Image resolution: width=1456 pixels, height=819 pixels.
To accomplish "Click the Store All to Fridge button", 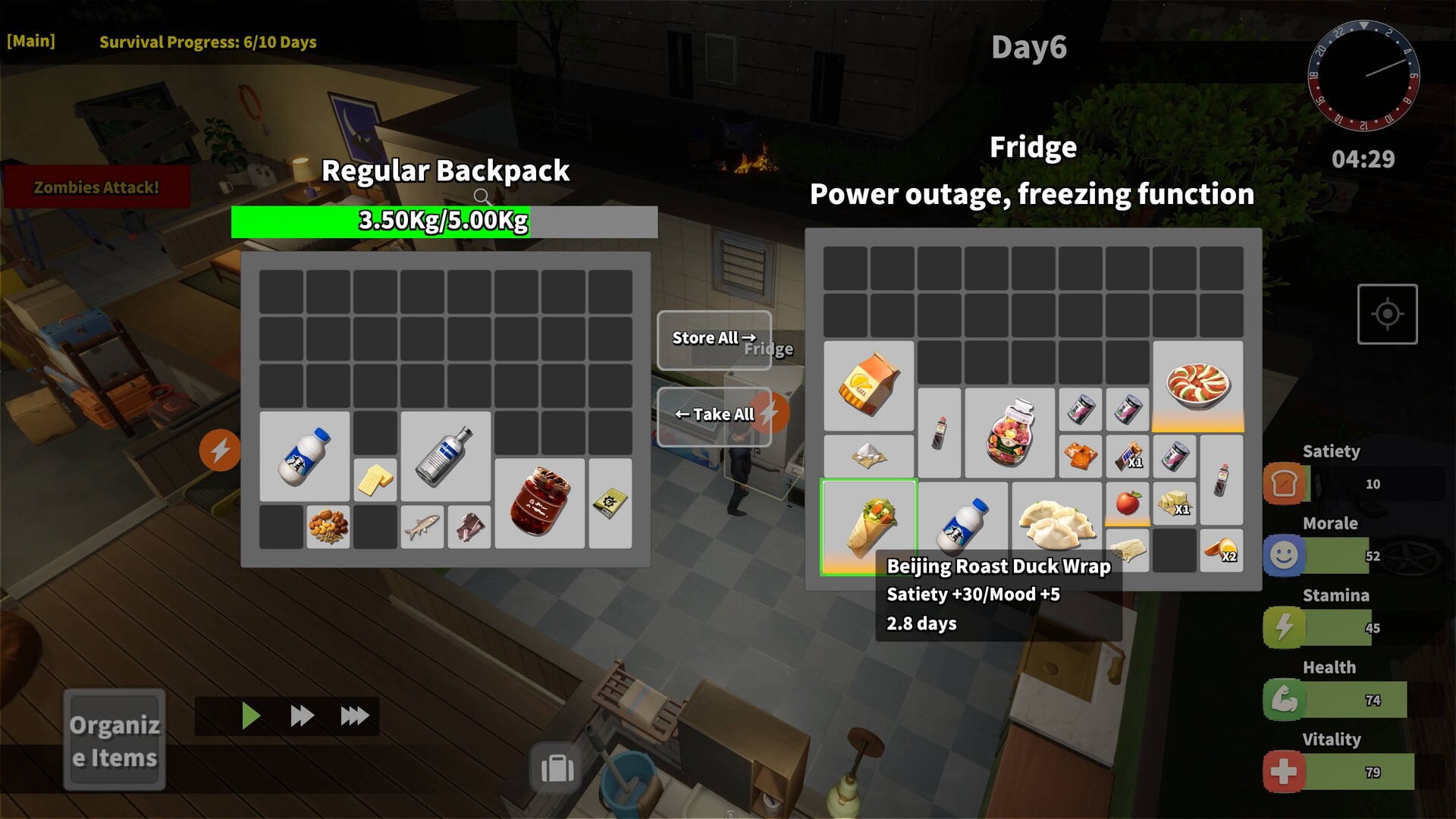I will tap(714, 339).
